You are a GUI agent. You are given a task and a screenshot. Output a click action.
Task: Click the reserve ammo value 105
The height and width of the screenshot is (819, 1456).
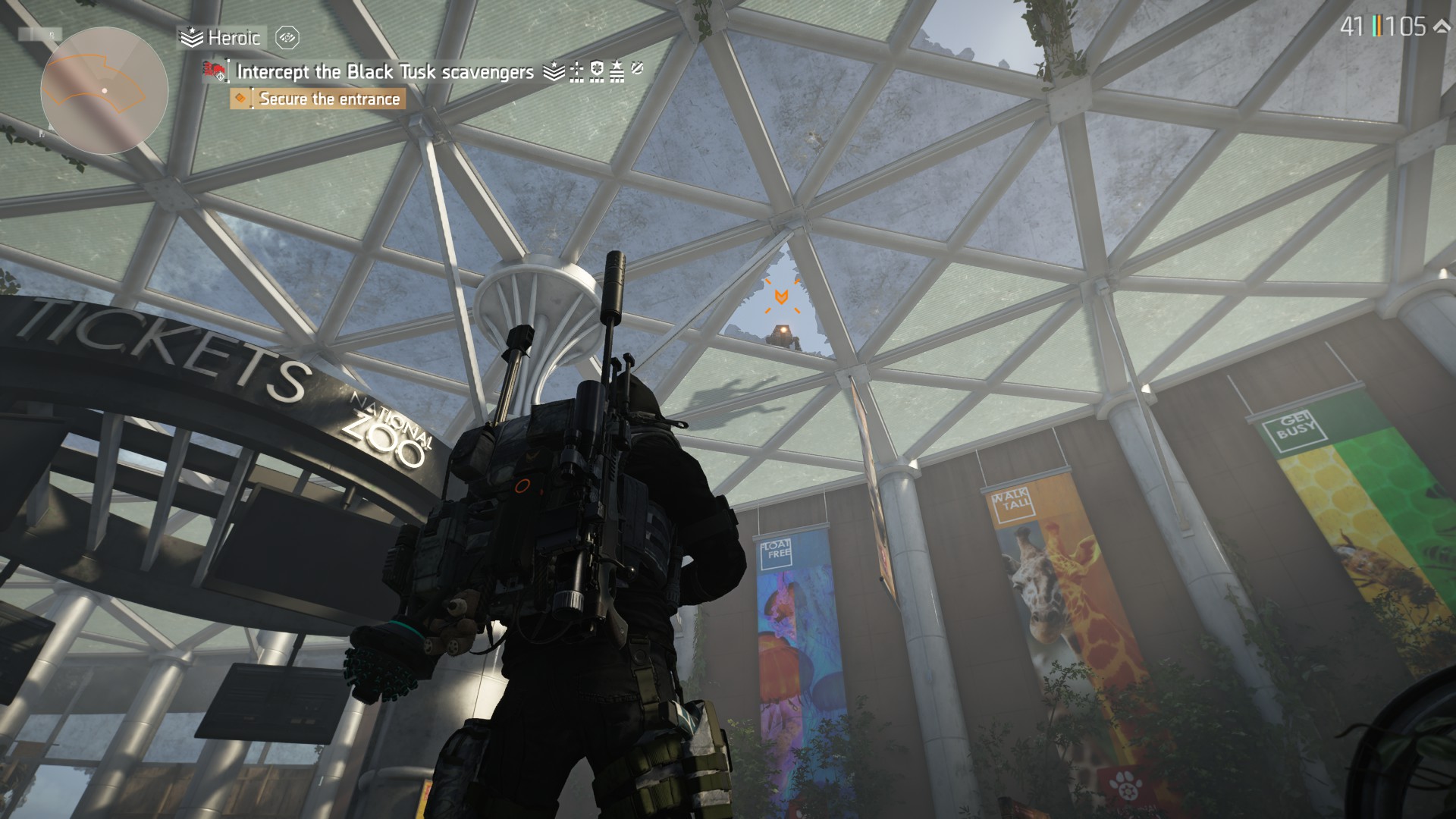click(x=1404, y=27)
